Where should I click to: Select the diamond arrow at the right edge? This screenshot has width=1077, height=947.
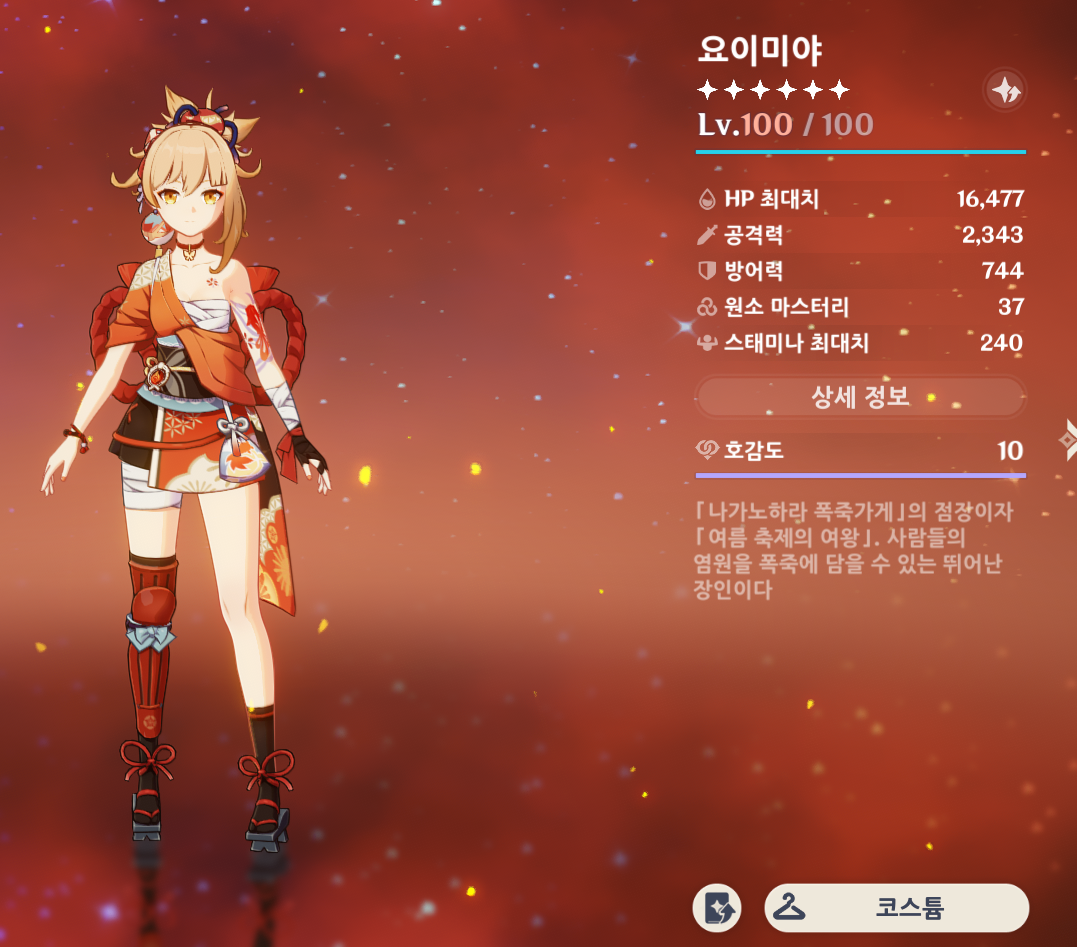coord(1068,437)
